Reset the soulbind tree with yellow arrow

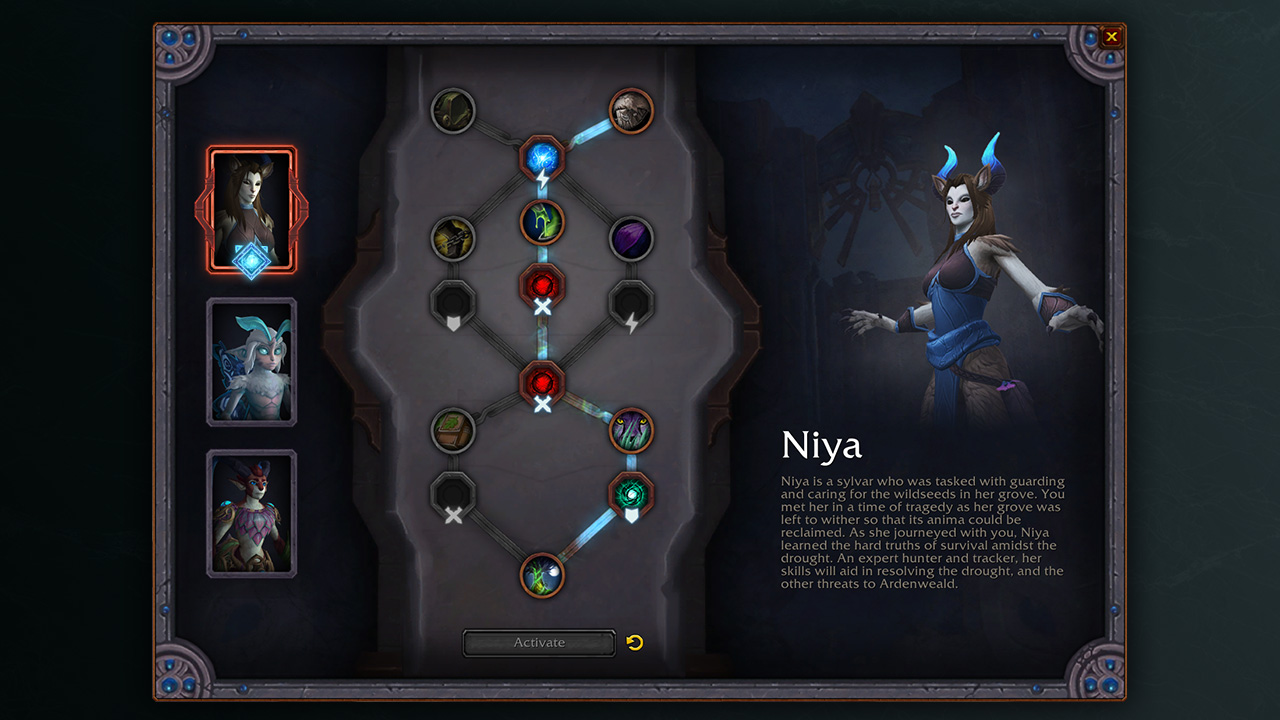[635, 642]
